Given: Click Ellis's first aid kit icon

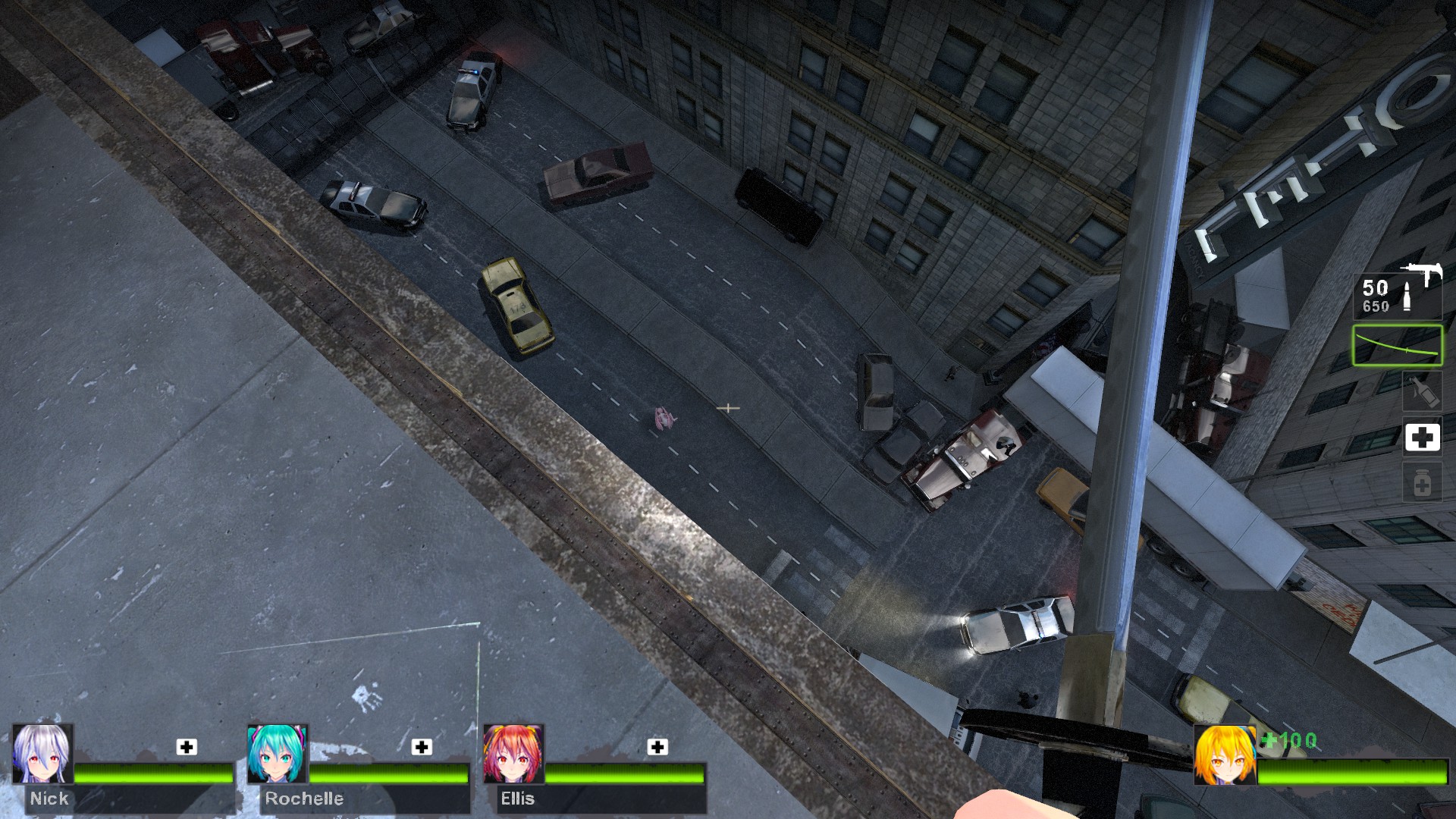Looking at the screenshot, I should click(657, 747).
